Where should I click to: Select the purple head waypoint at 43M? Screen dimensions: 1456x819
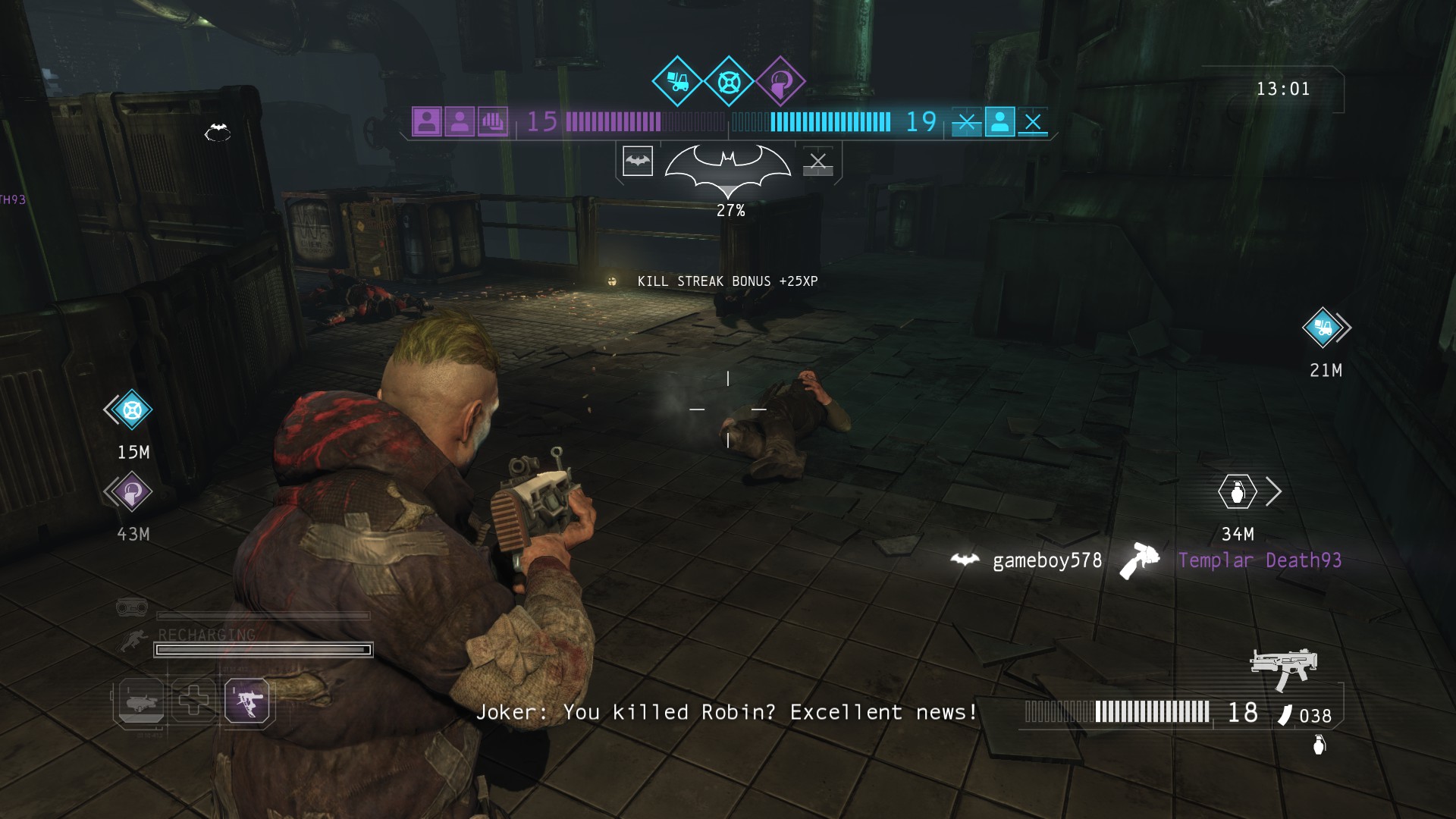(132, 492)
